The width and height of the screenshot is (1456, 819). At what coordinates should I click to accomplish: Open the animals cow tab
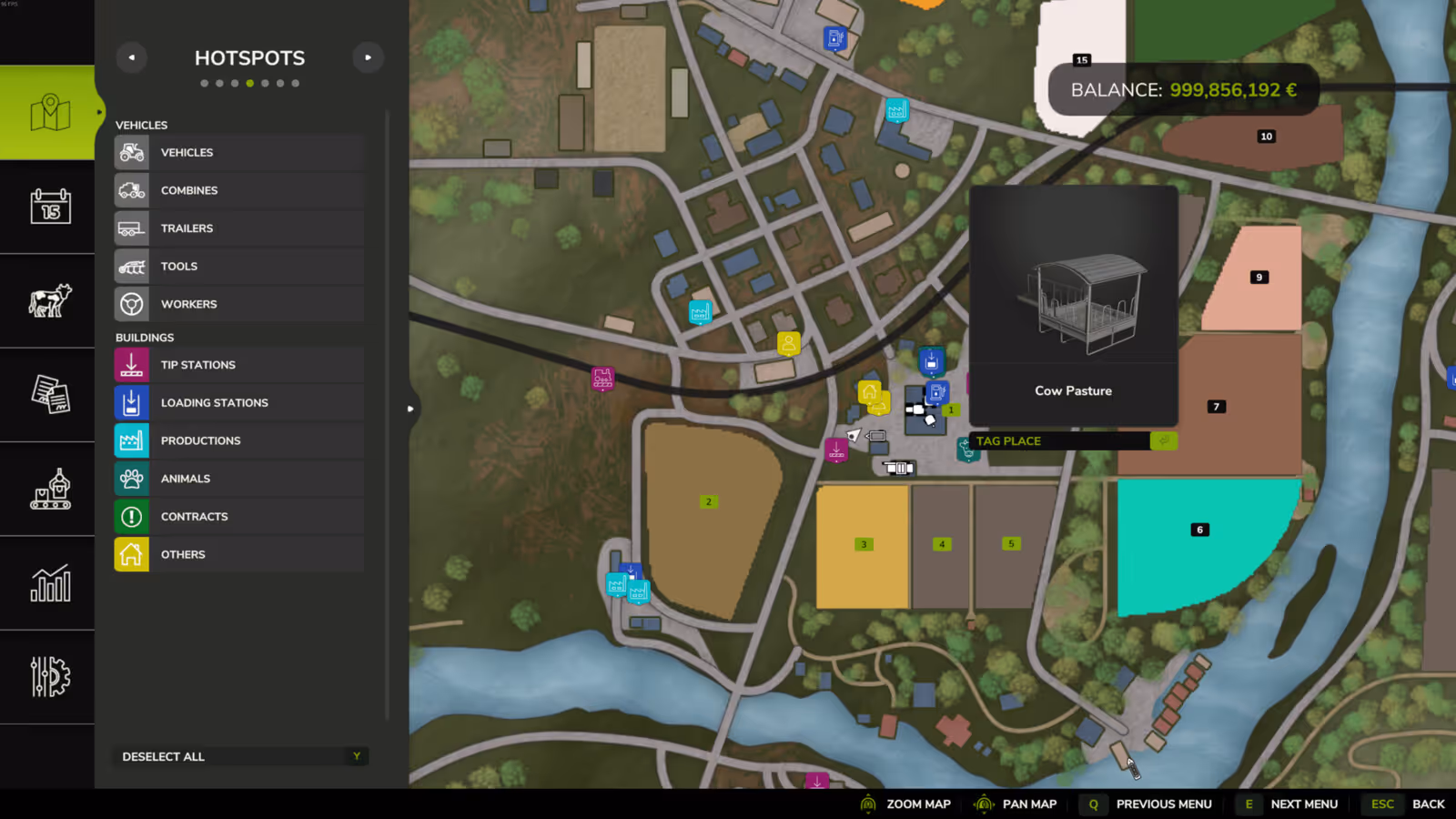50,300
